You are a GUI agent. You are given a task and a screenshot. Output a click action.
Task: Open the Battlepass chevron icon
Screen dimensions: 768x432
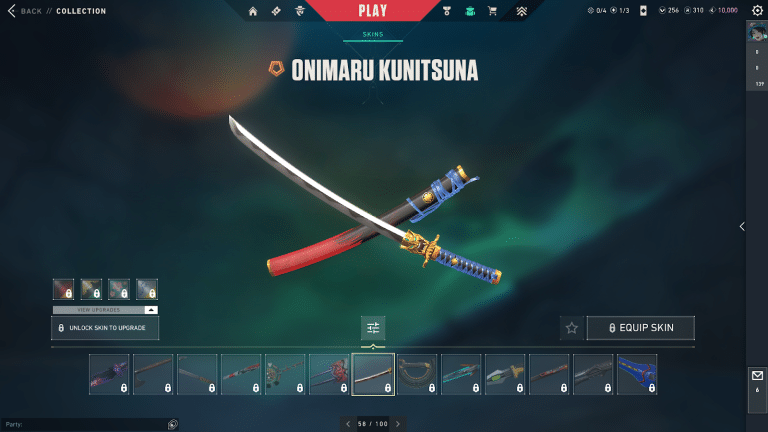[521, 12]
